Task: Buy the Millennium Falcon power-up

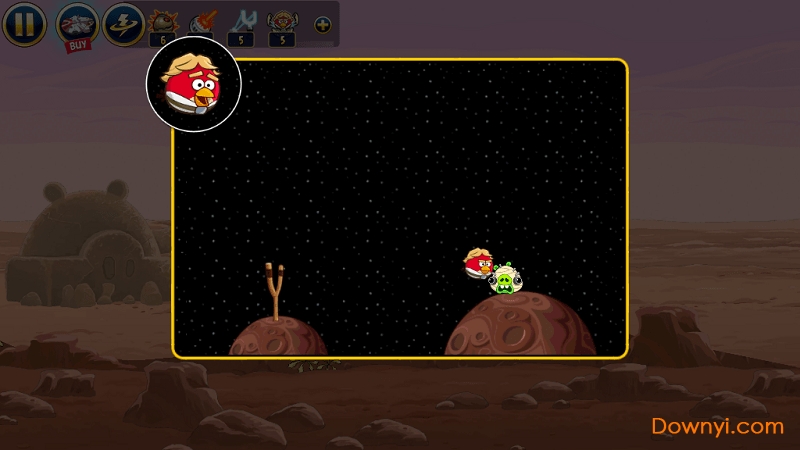Action: click(76, 24)
